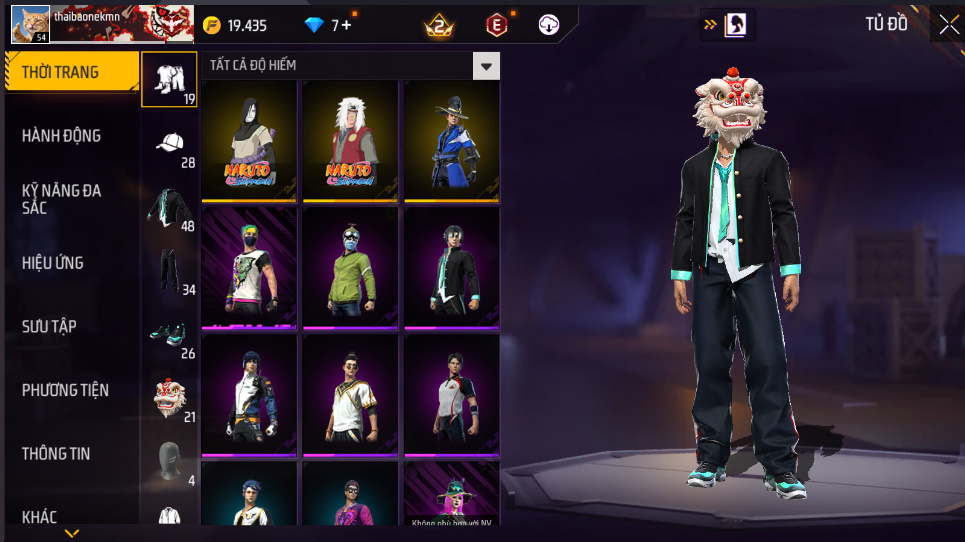This screenshot has width=965, height=542.
Task: Select the jacket tops subcategory
Action: pos(169,207)
